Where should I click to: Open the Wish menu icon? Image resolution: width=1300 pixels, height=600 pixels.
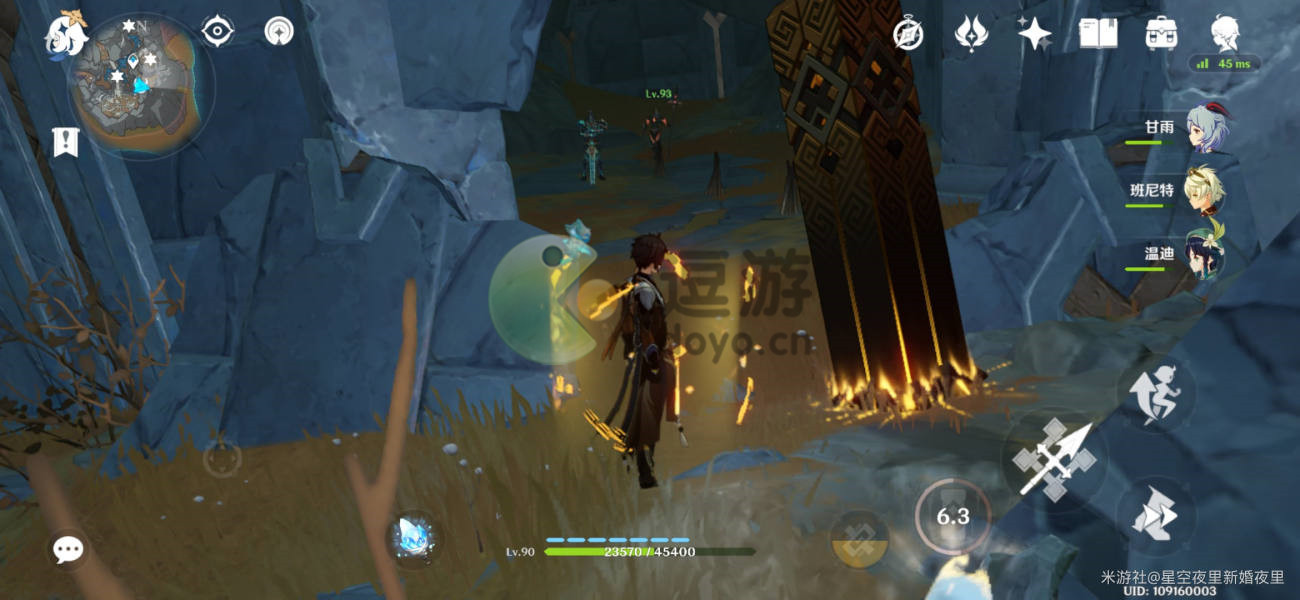[971, 34]
